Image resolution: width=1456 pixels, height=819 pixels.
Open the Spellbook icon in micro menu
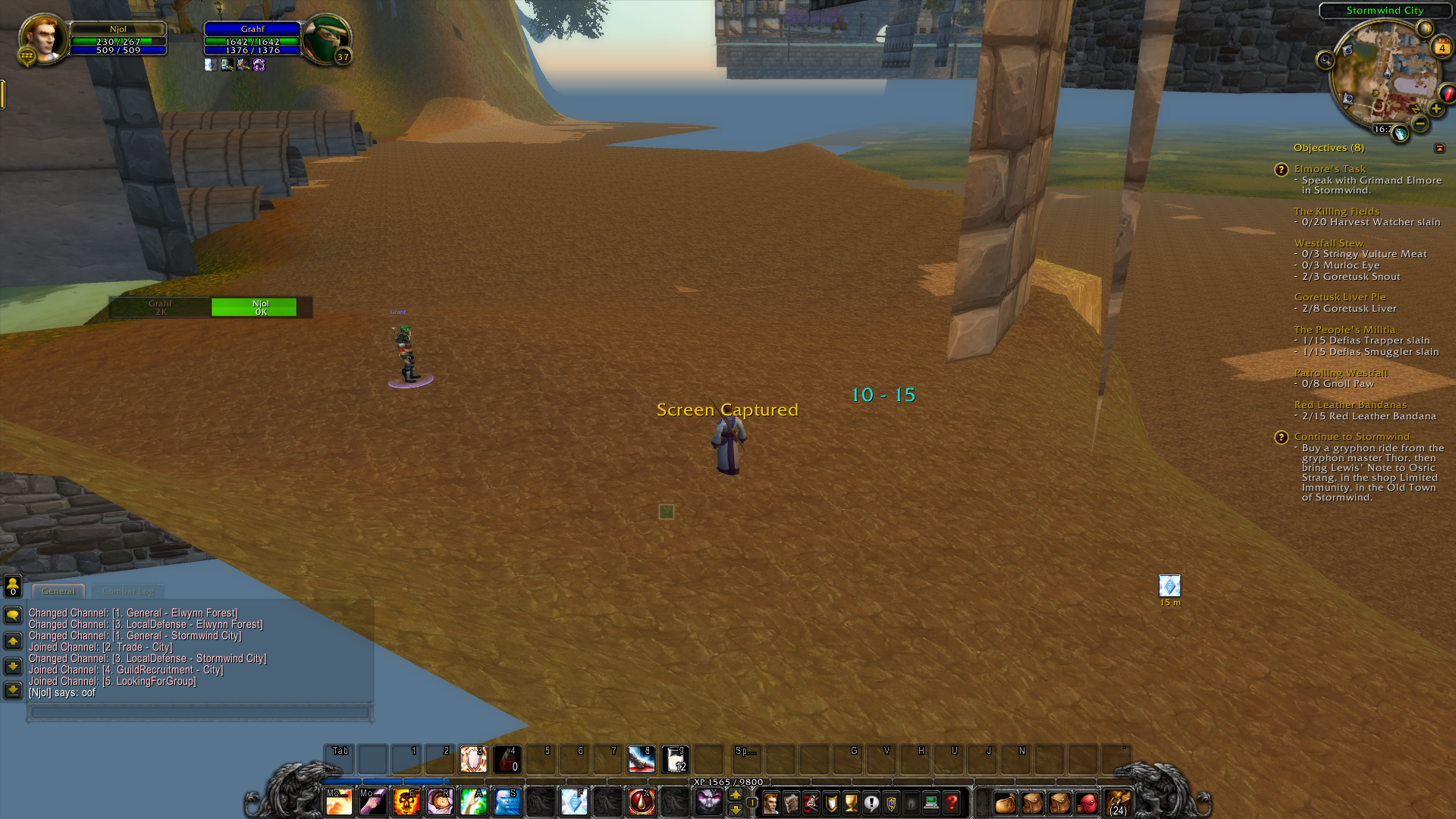[791, 802]
